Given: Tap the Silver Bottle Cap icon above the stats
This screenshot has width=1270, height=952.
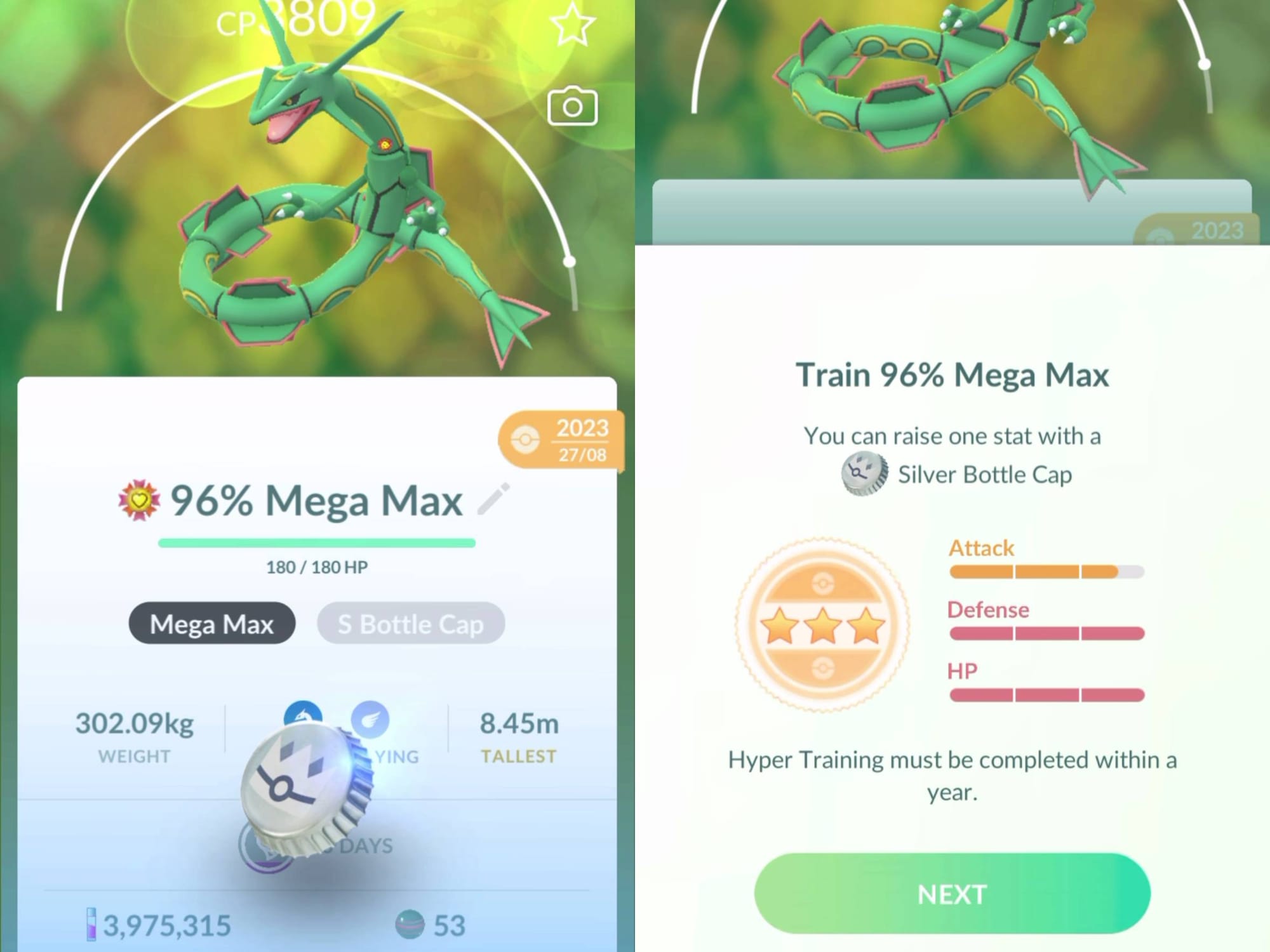Looking at the screenshot, I should point(864,473).
